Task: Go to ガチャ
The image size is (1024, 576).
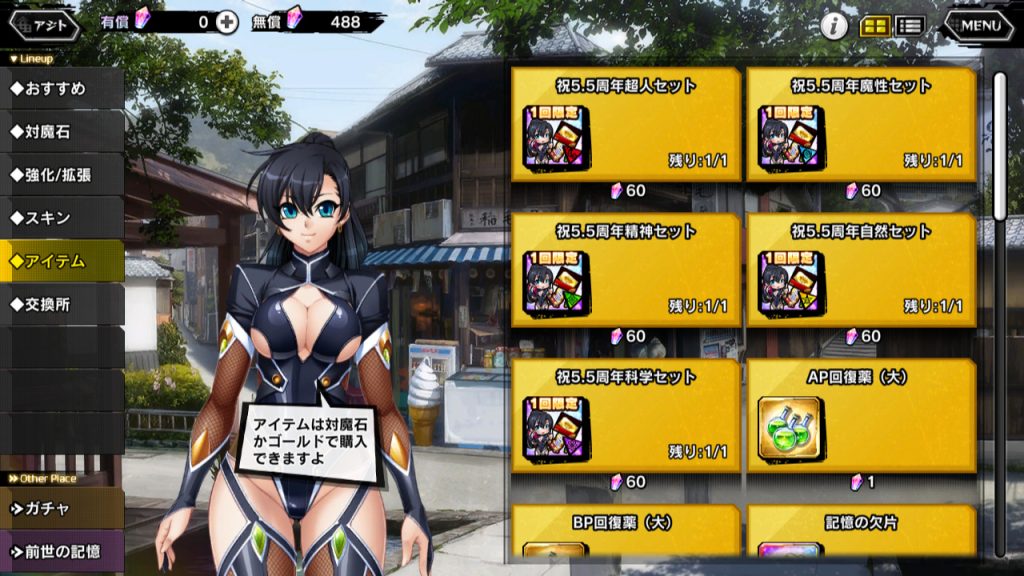Action: coord(62,508)
